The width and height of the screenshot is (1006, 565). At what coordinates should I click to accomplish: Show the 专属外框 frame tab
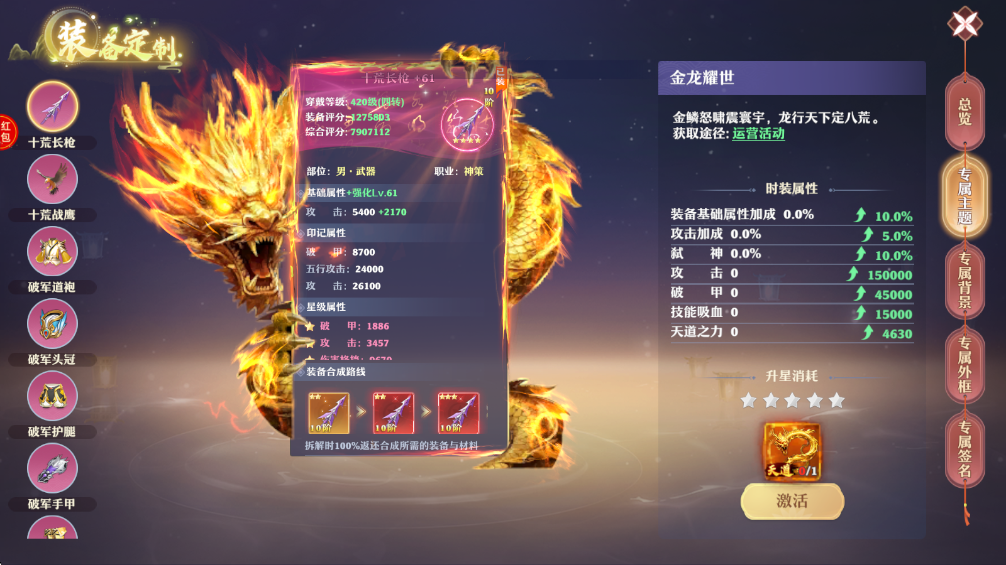[964, 365]
